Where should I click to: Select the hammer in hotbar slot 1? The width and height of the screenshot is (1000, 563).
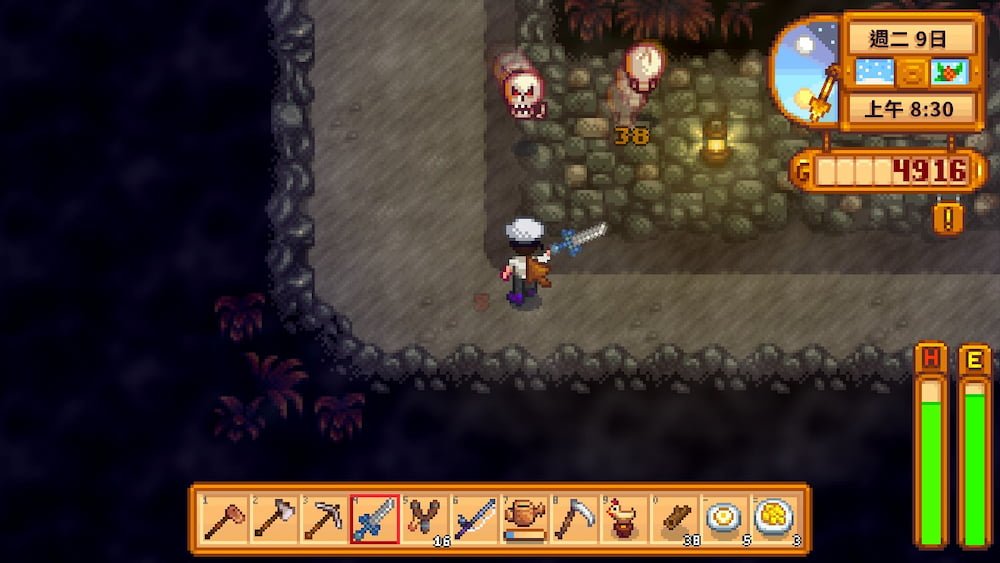click(x=224, y=519)
